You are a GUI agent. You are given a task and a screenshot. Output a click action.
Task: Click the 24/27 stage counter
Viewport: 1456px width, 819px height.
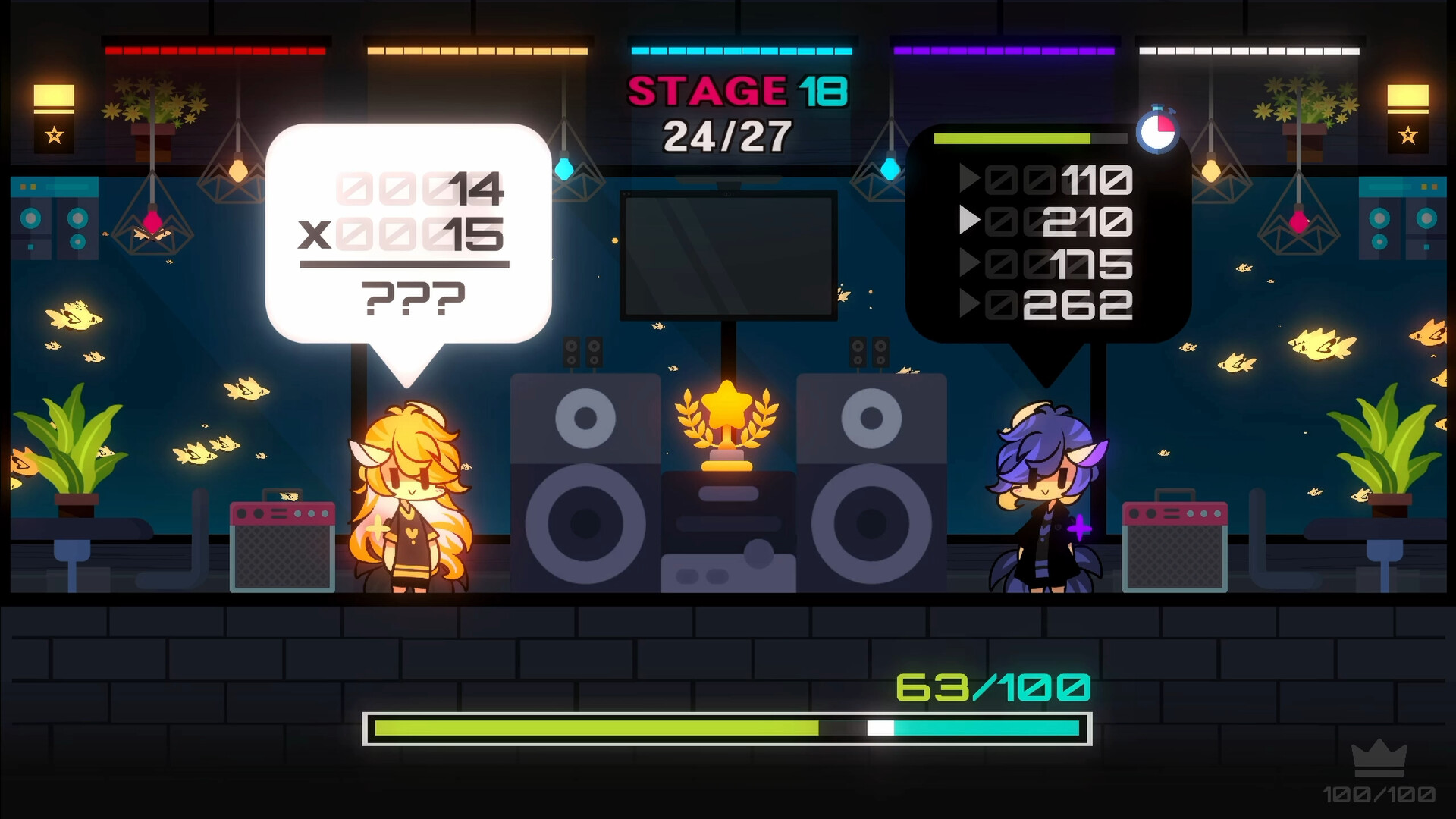click(x=726, y=133)
